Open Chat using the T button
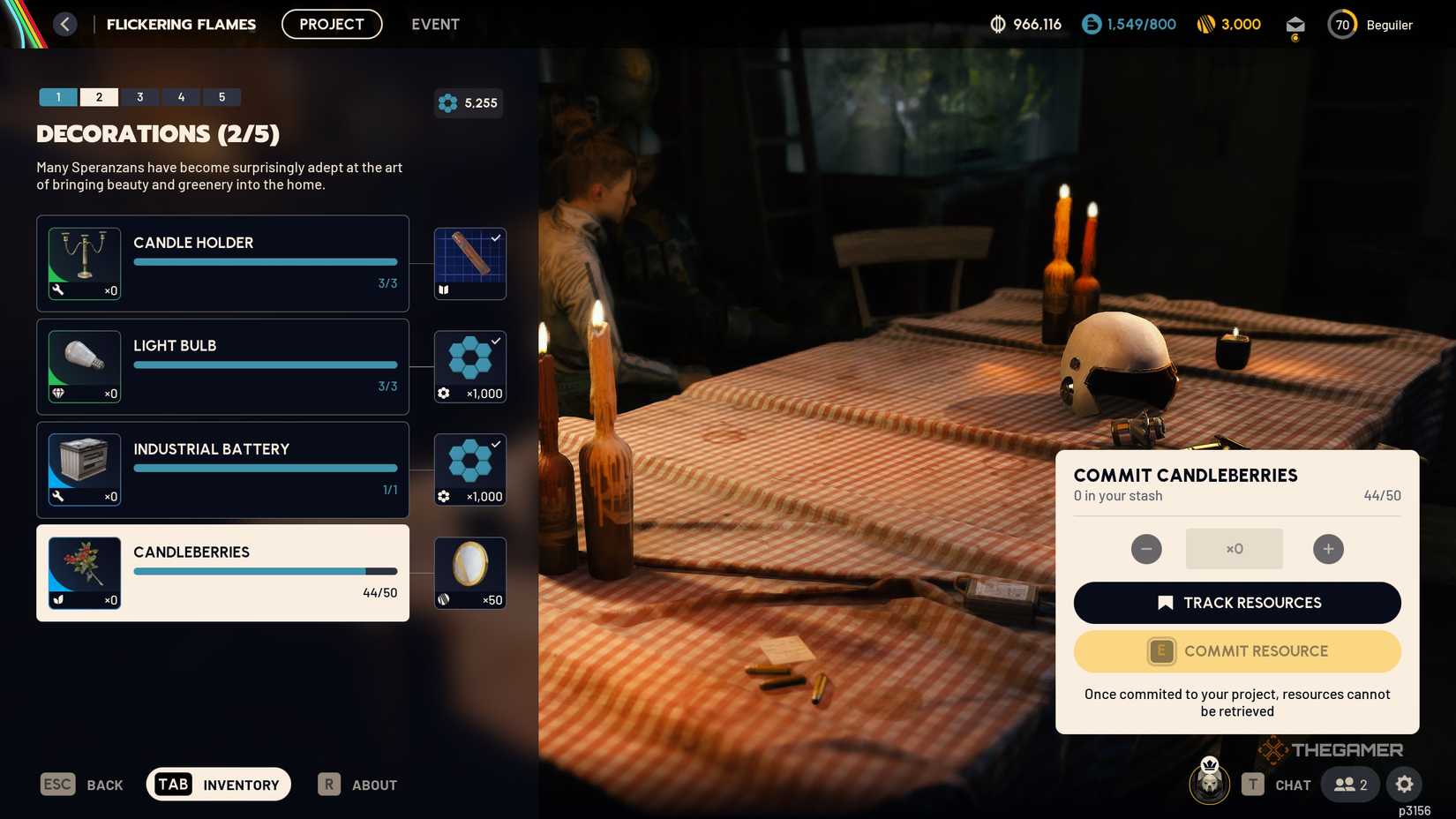 coord(1250,784)
